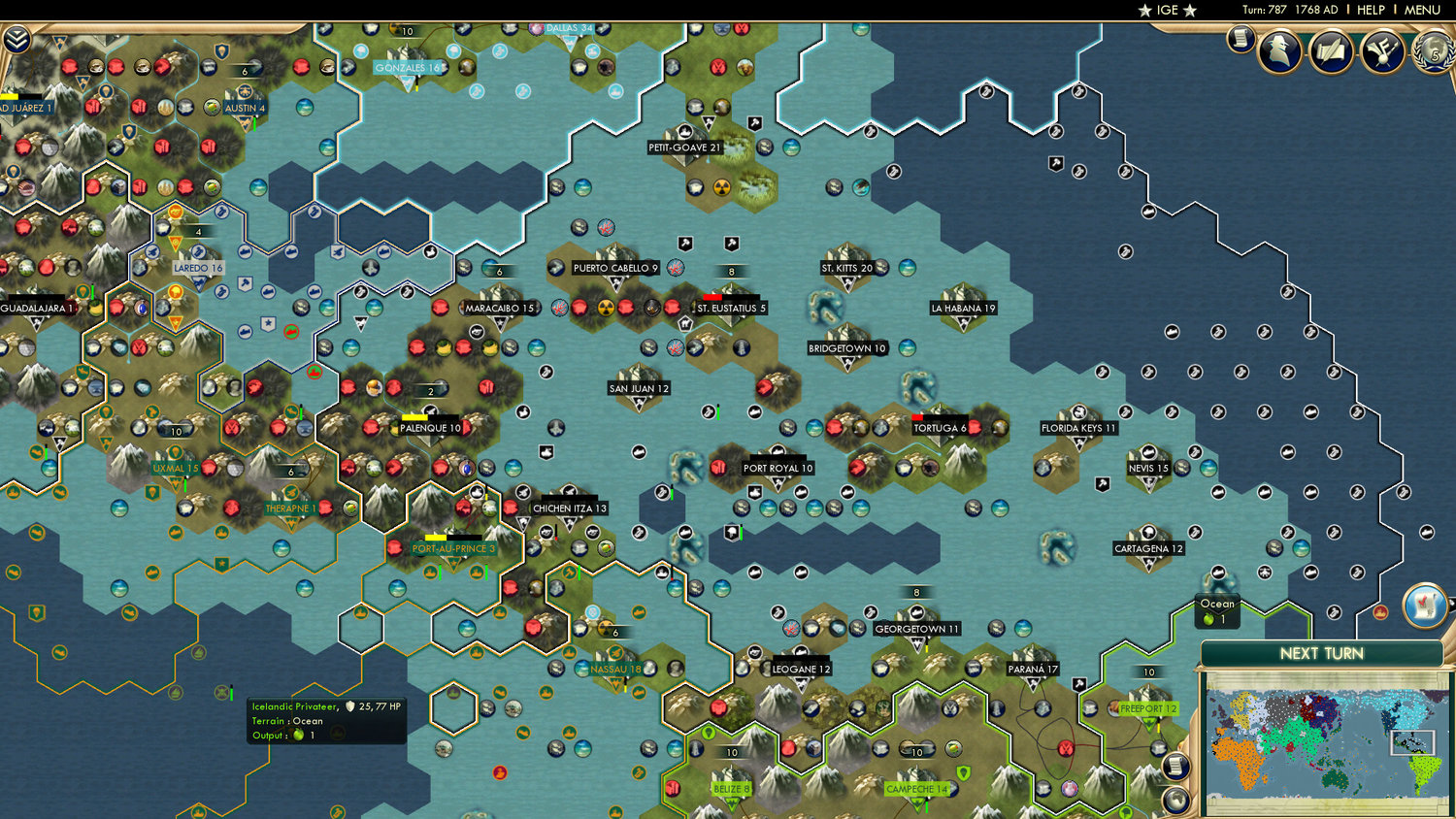The image size is (1456, 819).
Task: Select the Cartagena city banner
Action: coord(1149,547)
